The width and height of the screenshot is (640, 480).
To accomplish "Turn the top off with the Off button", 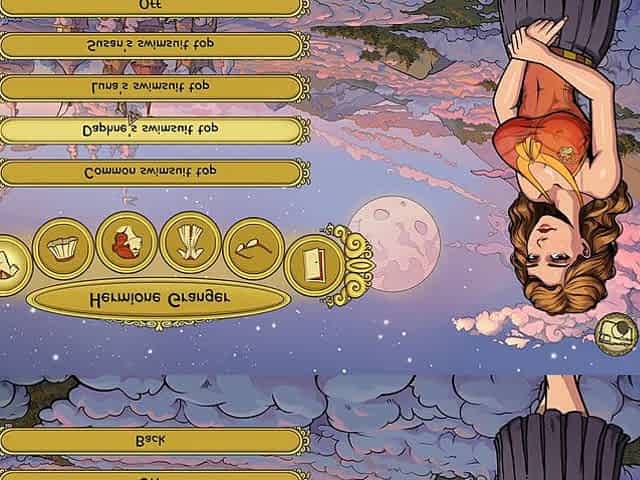I will [152, 5].
